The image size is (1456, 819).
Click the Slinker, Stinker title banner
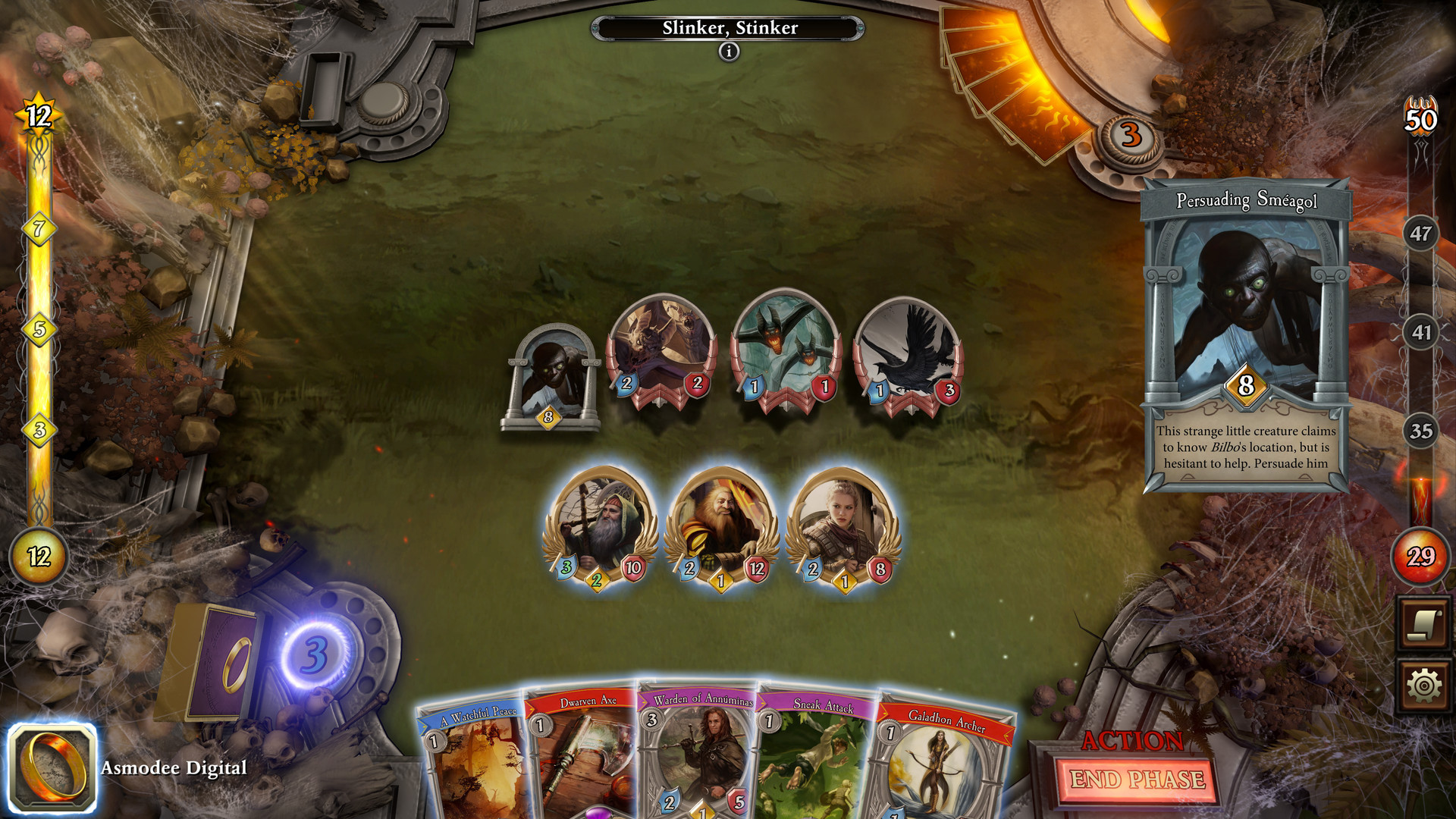click(729, 28)
